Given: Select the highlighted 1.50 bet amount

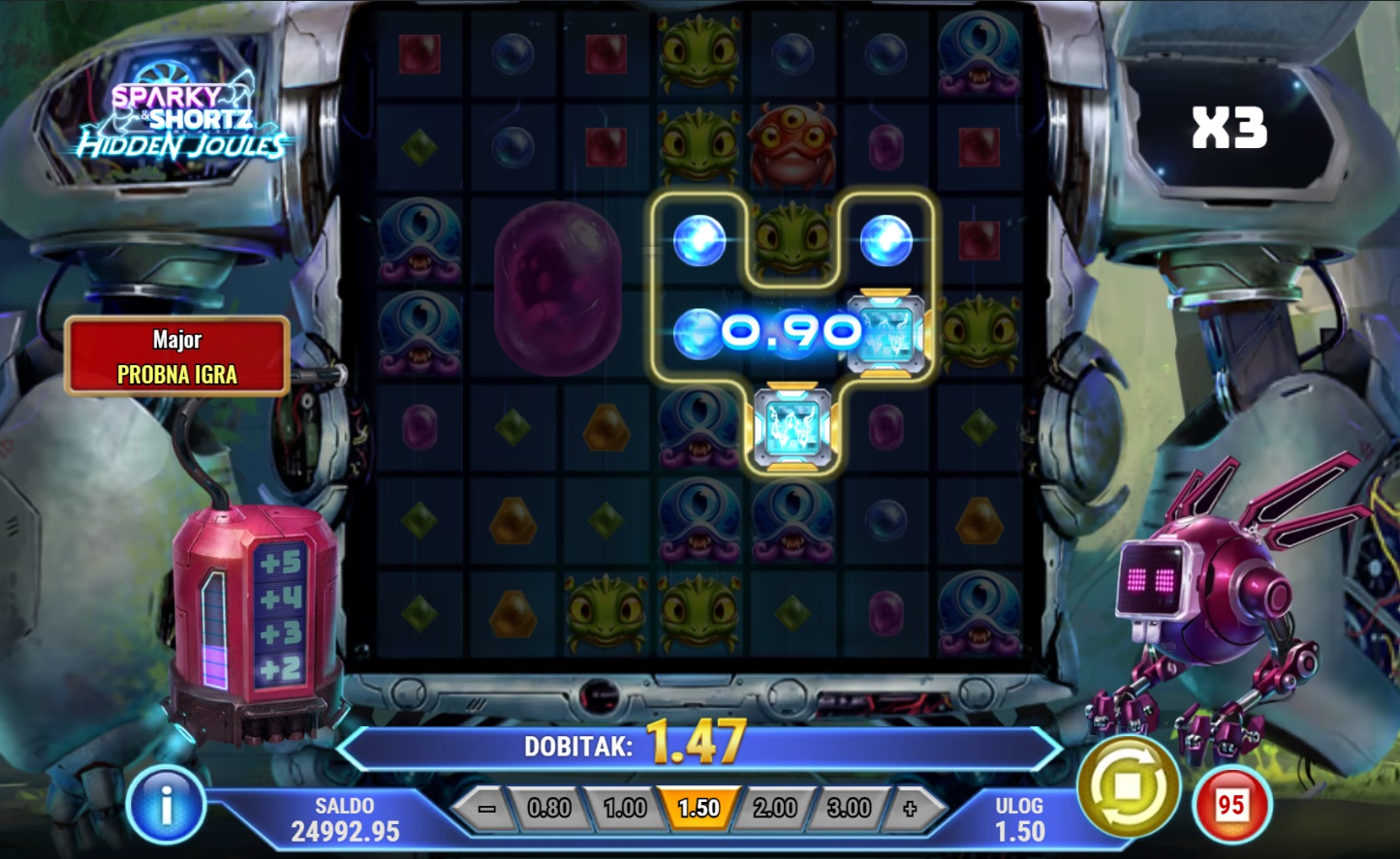Looking at the screenshot, I should (x=699, y=809).
